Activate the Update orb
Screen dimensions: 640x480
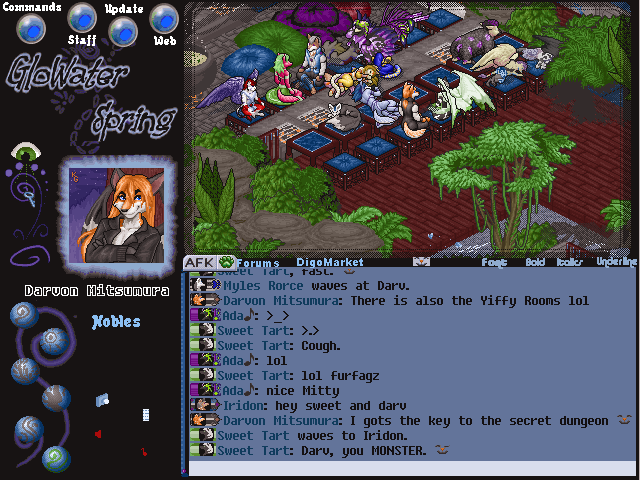[x=122, y=30]
